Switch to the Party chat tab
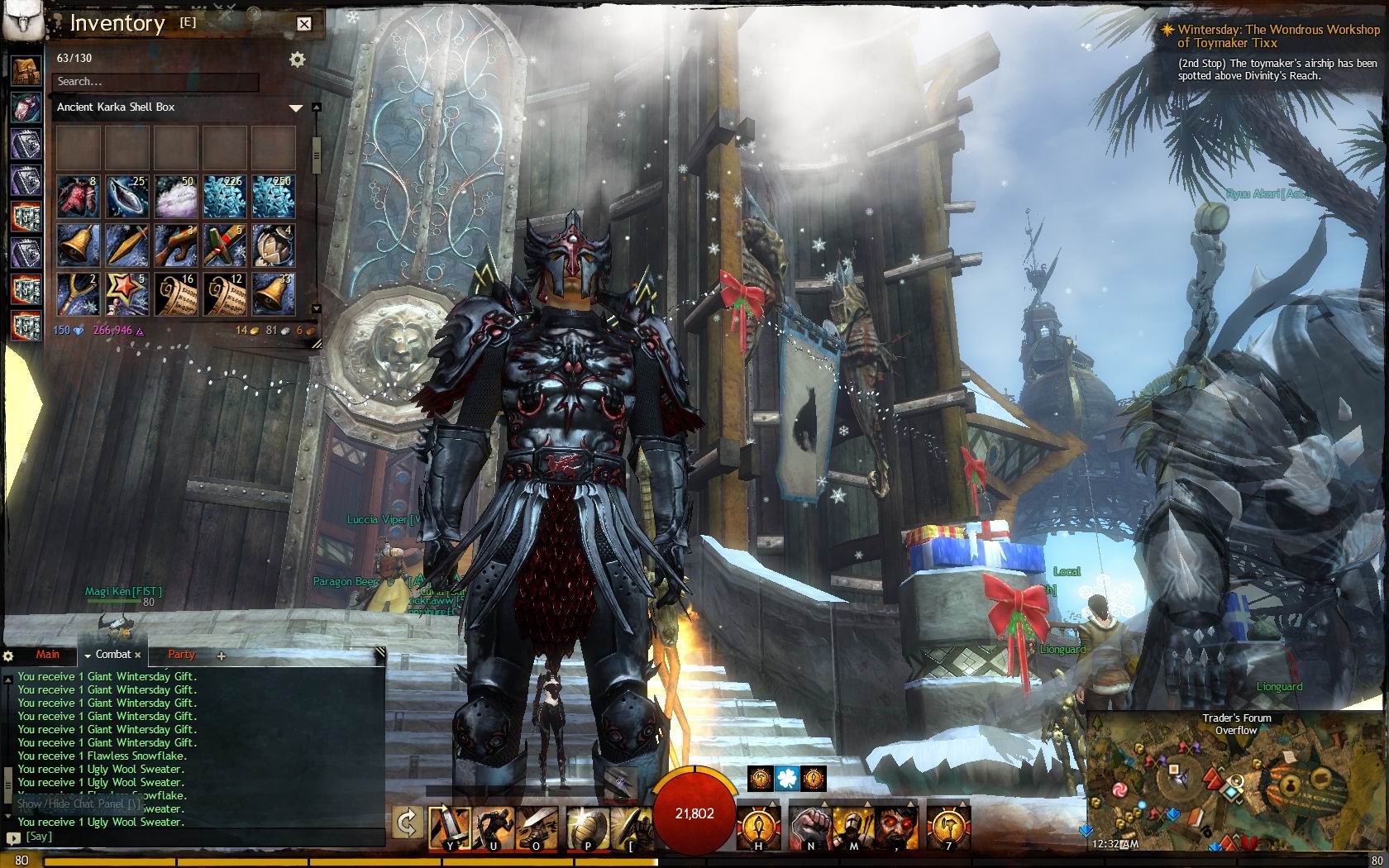The width and height of the screenshot is (1389, 868). [x=181, y=655]
